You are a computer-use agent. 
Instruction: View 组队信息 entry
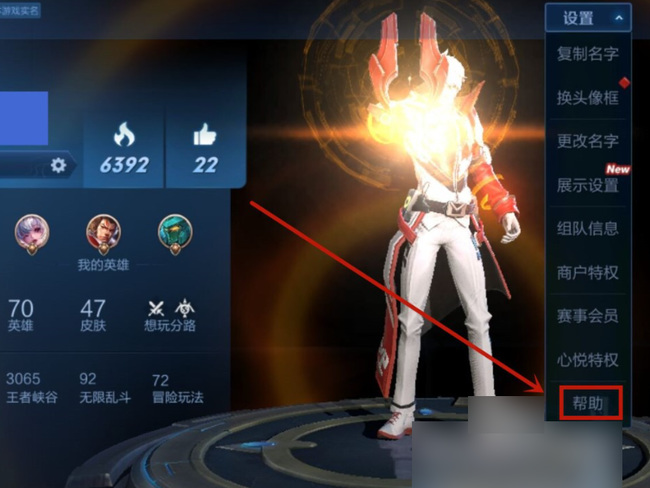[588, 228]
